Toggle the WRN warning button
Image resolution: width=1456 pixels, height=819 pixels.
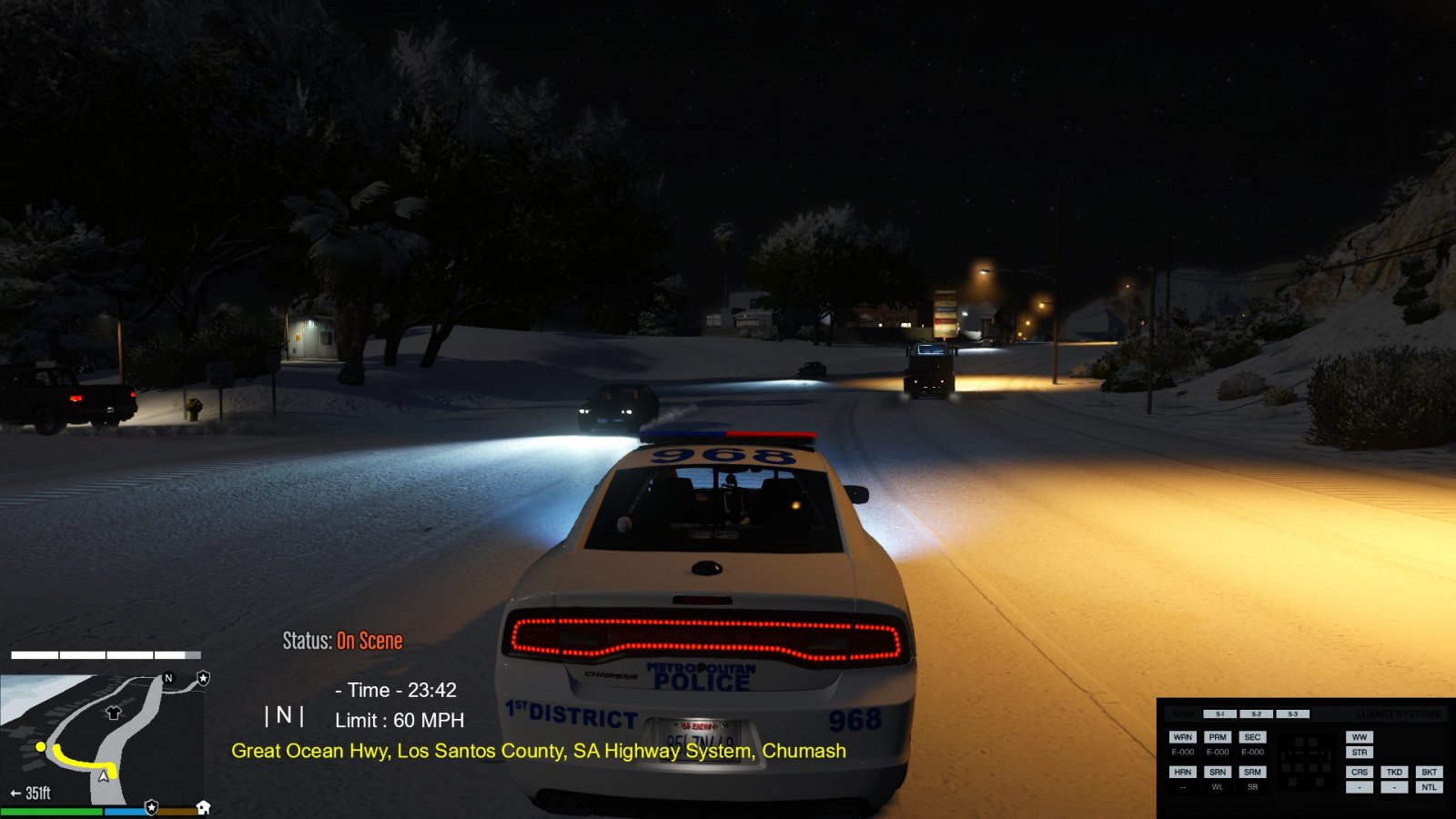tap(1182, 737)
